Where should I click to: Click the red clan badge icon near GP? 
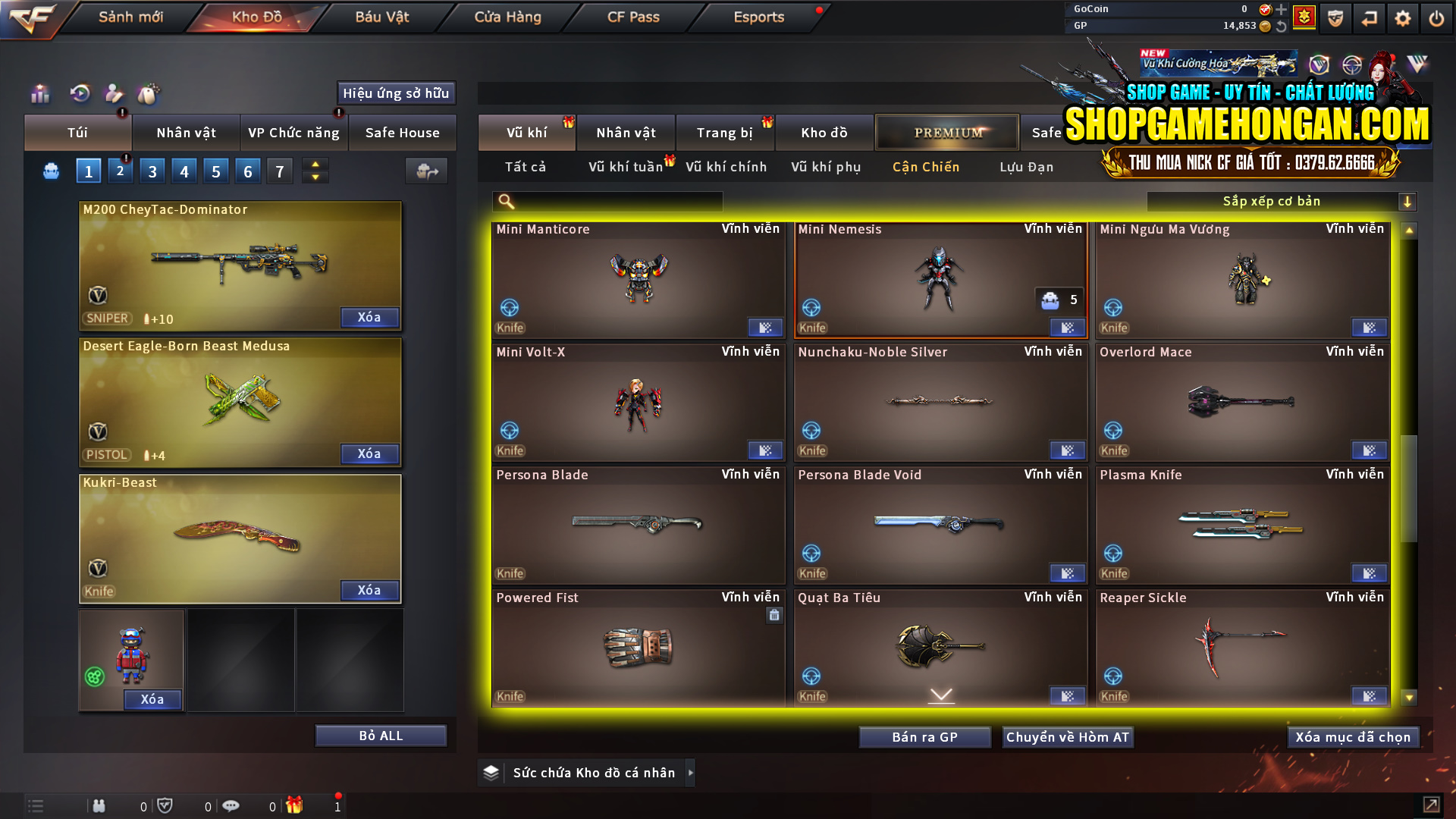click(1304, 17)
